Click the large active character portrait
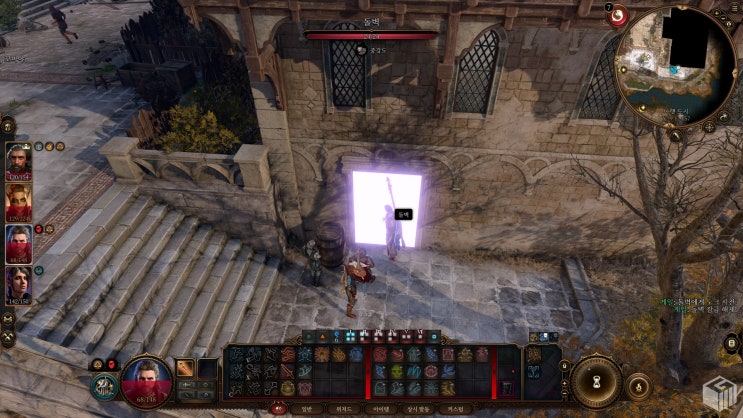Image resolution: width=743 pixels, height=418 pixels. point(145,380)
